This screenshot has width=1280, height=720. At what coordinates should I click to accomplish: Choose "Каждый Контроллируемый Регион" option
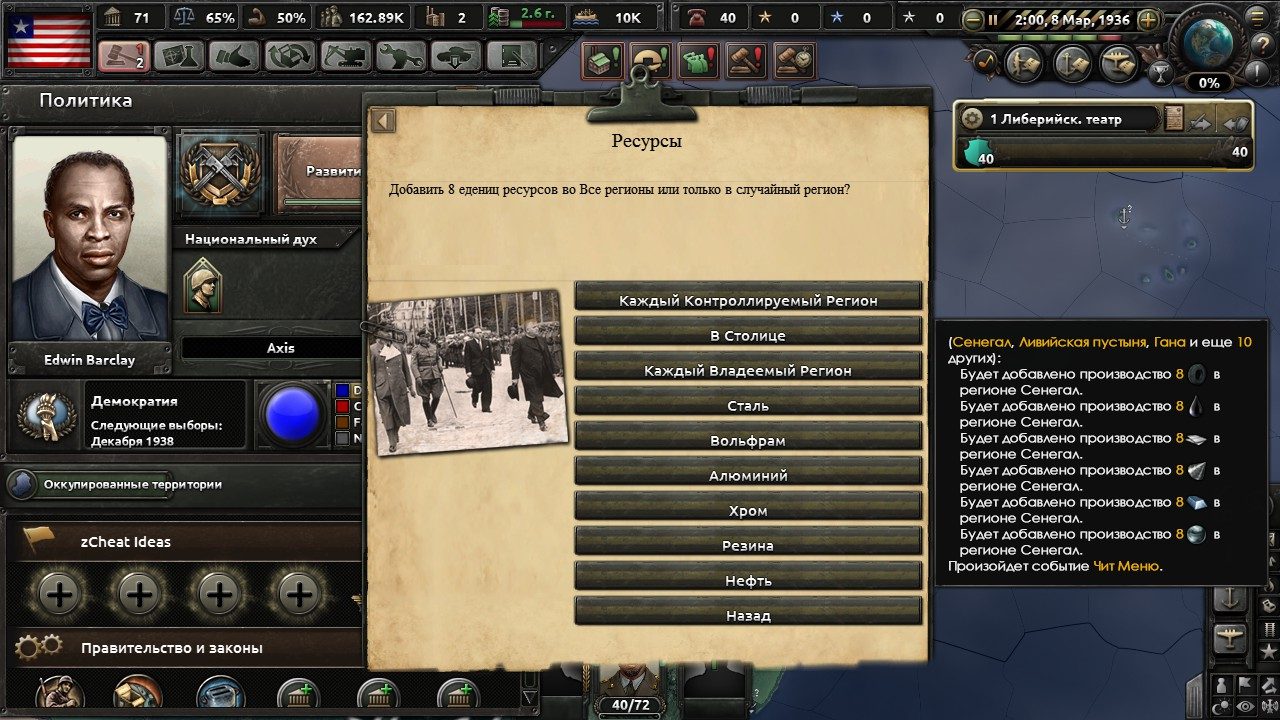pyautogui.click(x=748, y=300)
